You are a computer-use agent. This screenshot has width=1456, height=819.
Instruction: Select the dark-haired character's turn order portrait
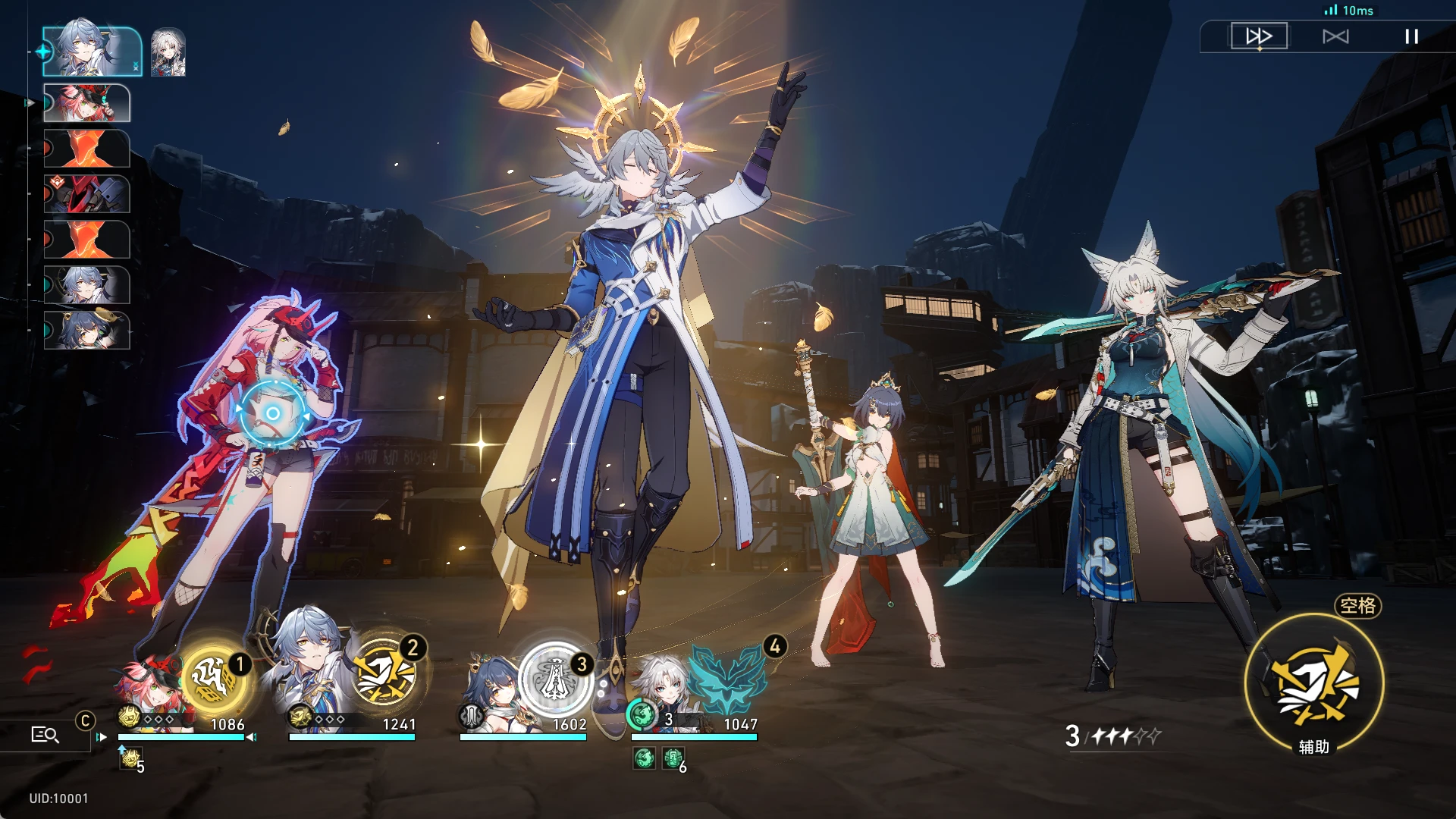[x=87, y=331]
